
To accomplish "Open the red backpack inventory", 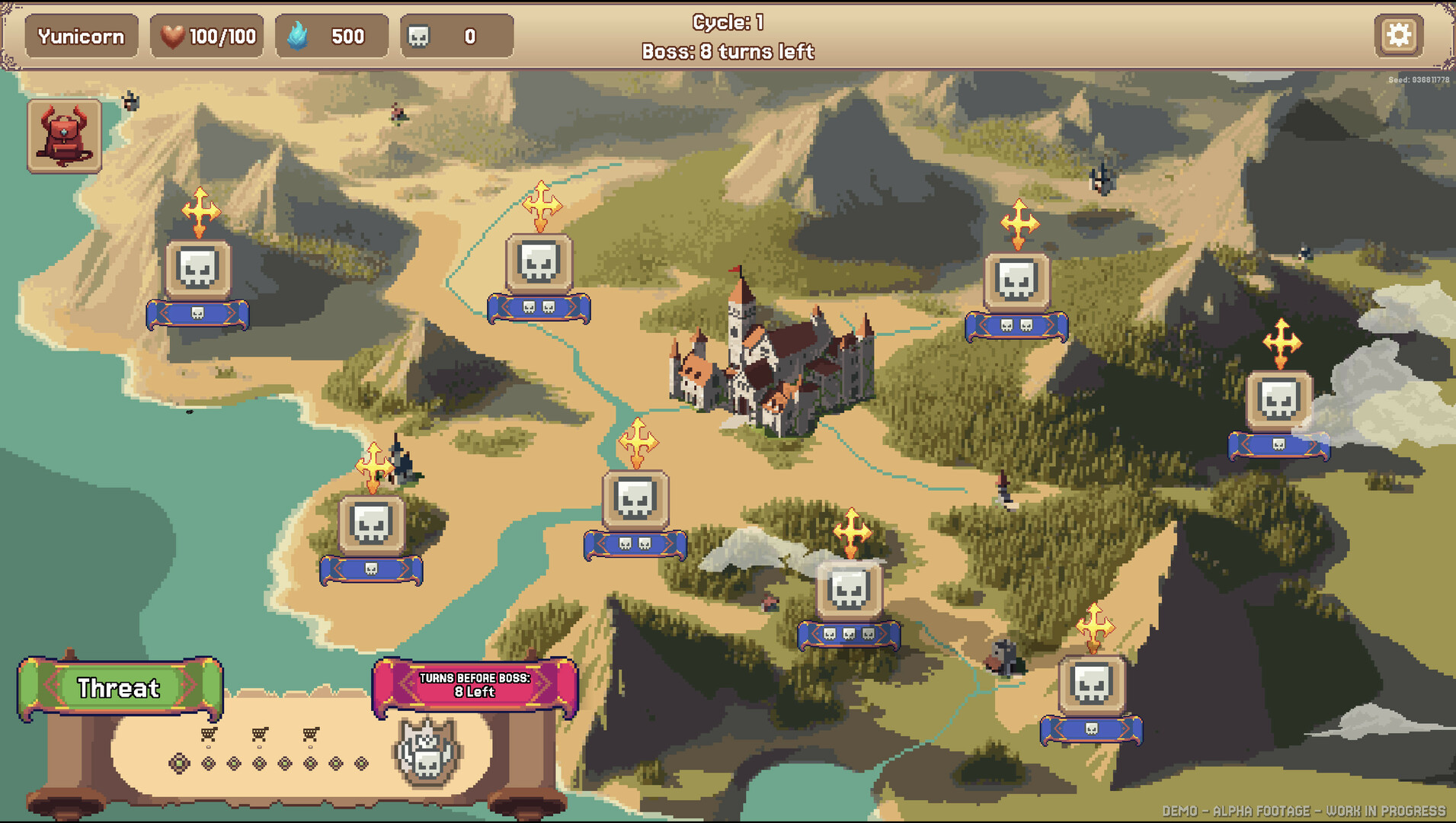I will (x=65, y=136).
